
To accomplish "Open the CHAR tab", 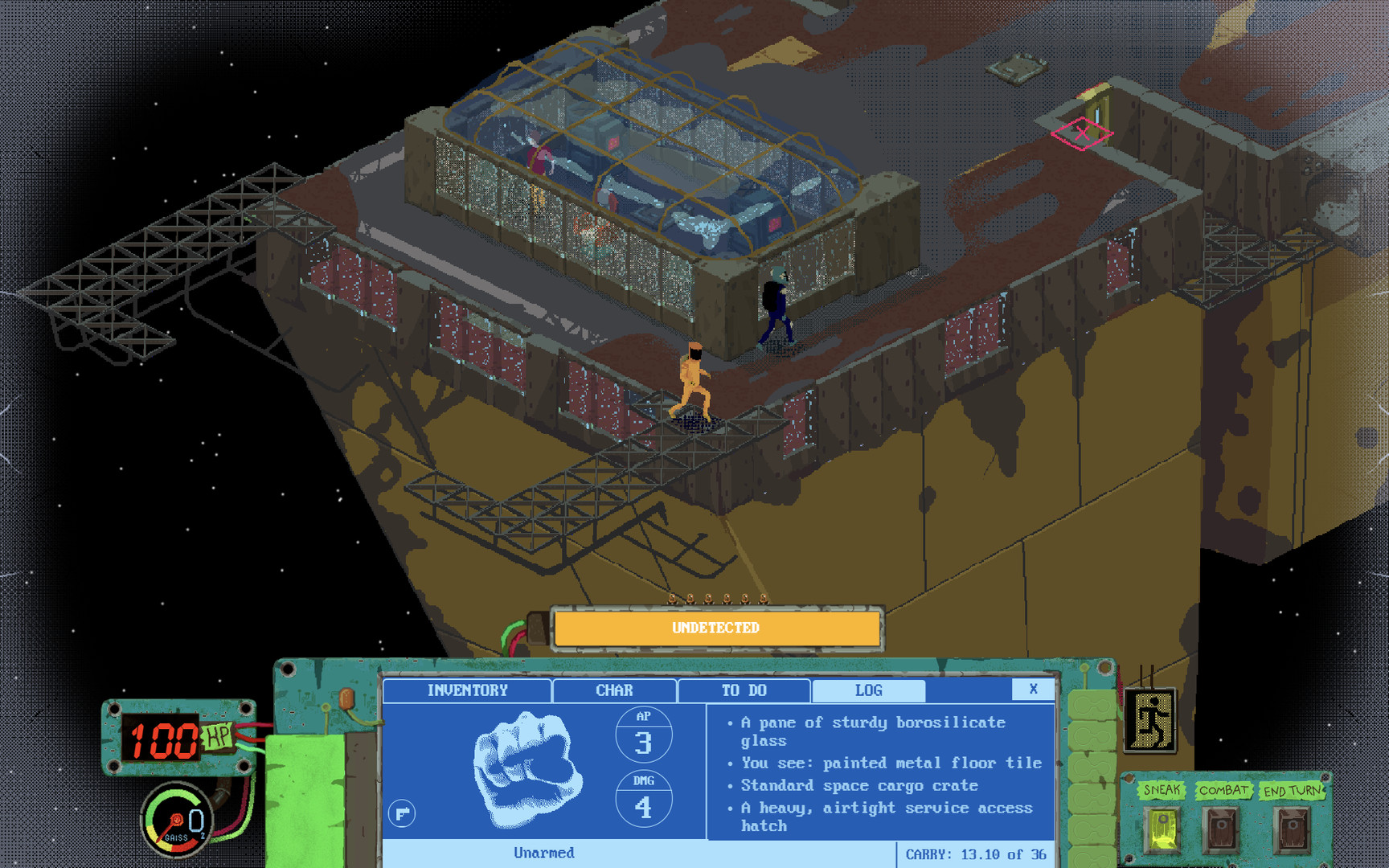I will pos(613,690).
